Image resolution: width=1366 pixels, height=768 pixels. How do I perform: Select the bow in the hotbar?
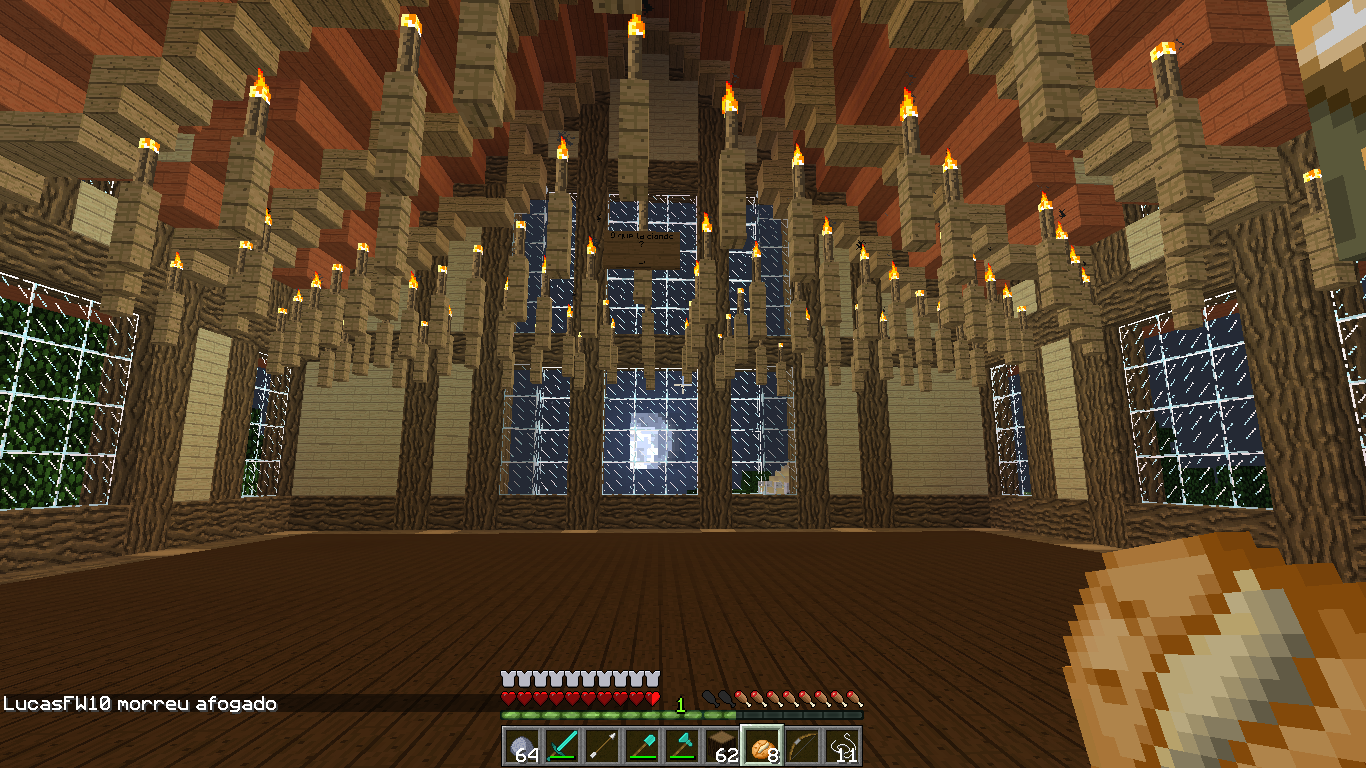point(802,746)
